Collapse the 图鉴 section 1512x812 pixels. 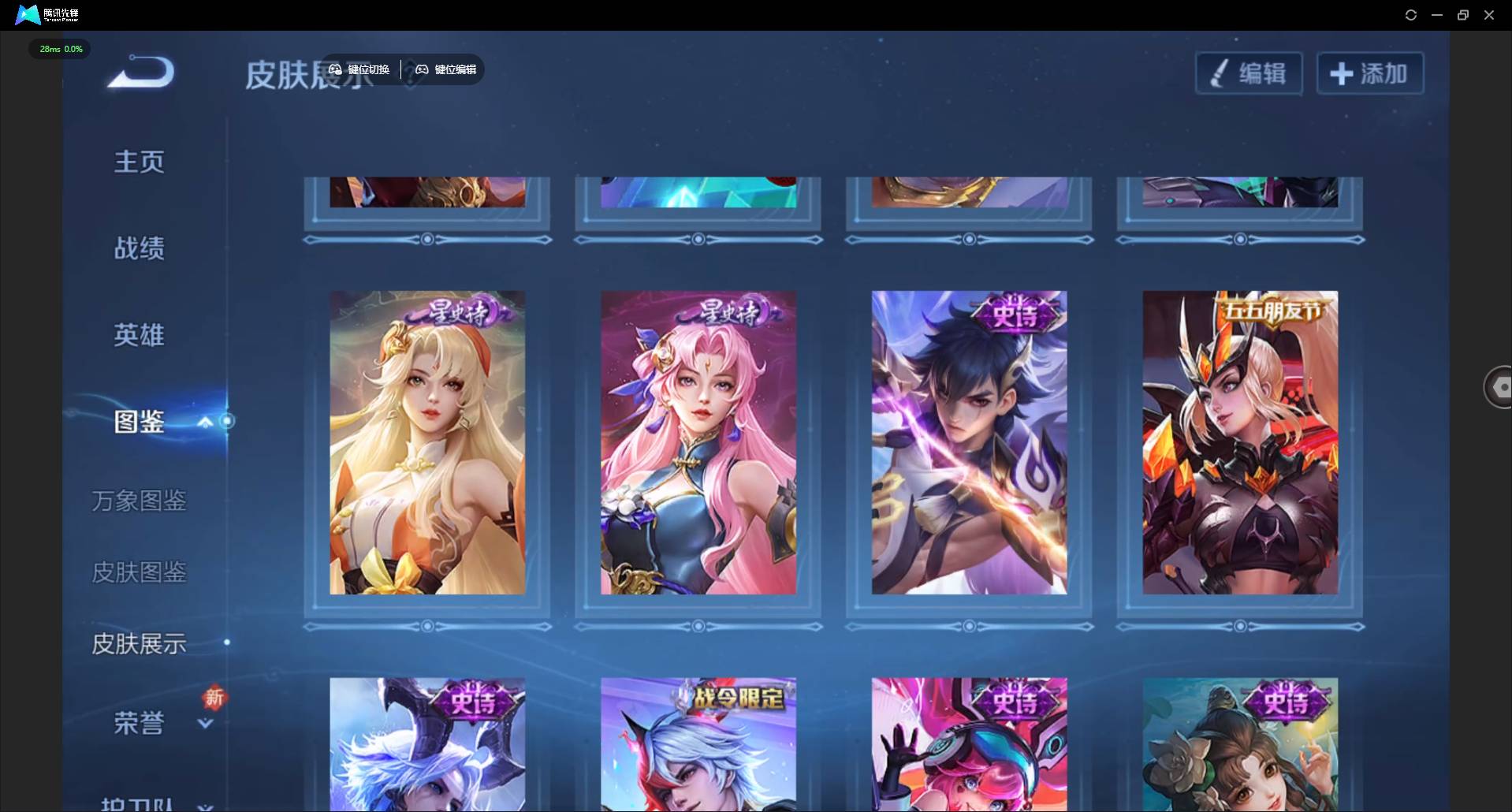(x=205, y=422)
